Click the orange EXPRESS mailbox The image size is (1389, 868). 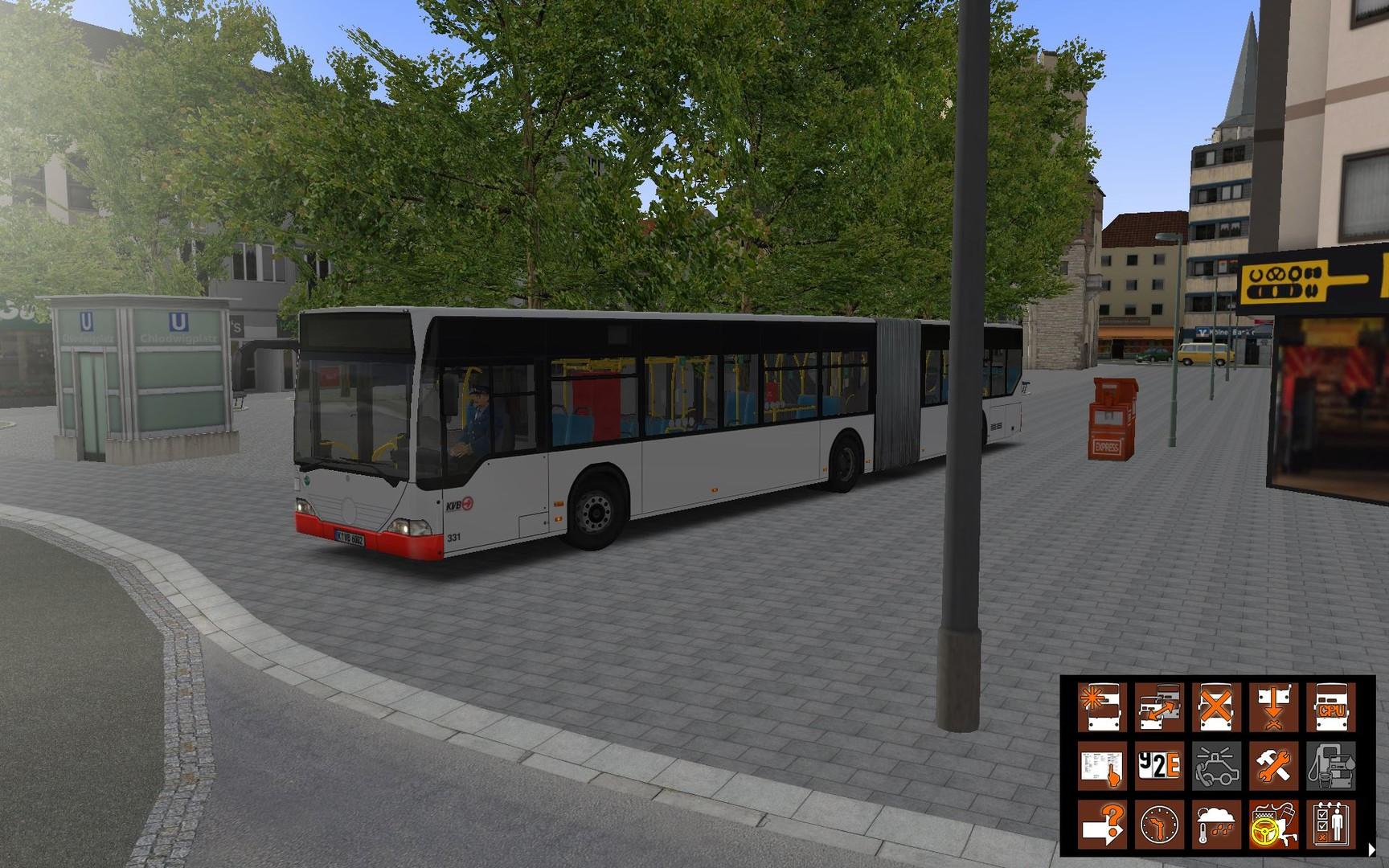pos(1112,418)
